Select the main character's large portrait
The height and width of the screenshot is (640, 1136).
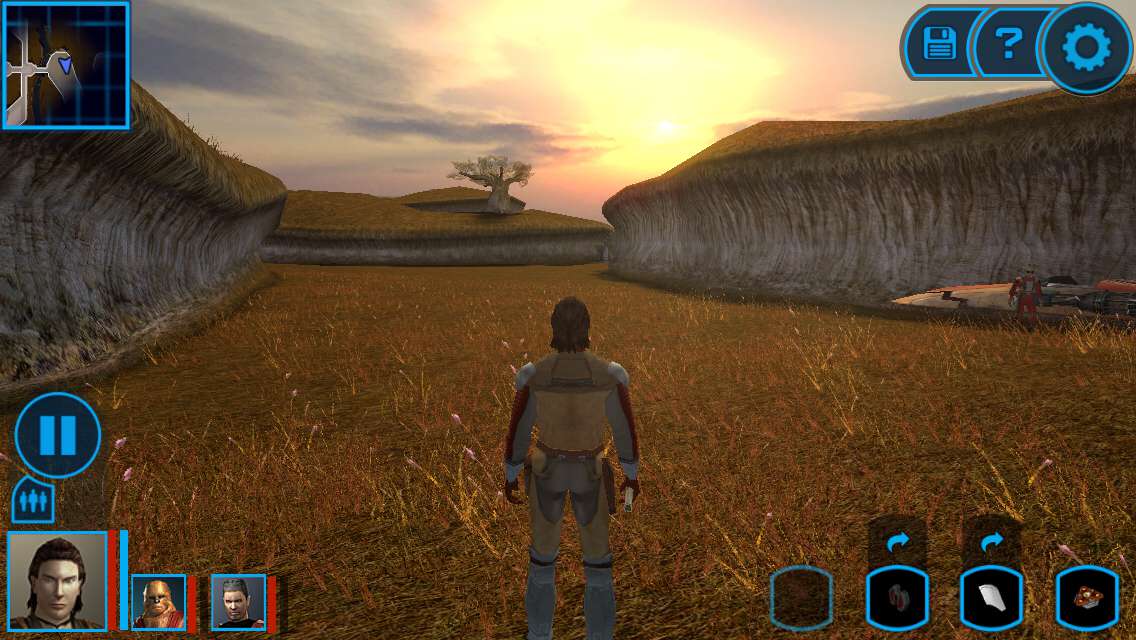point(57,580)
